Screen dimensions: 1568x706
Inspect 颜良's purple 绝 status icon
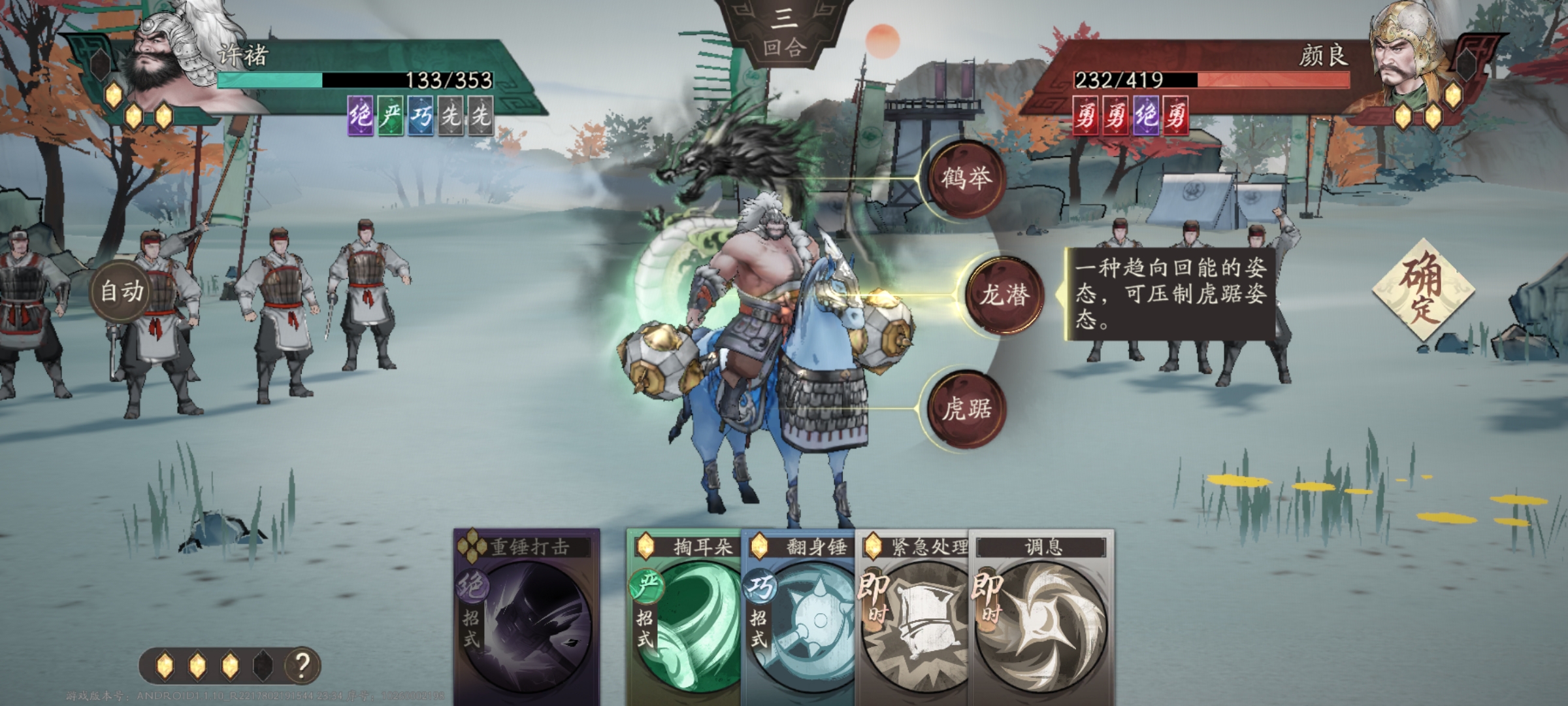point(1145,116)
